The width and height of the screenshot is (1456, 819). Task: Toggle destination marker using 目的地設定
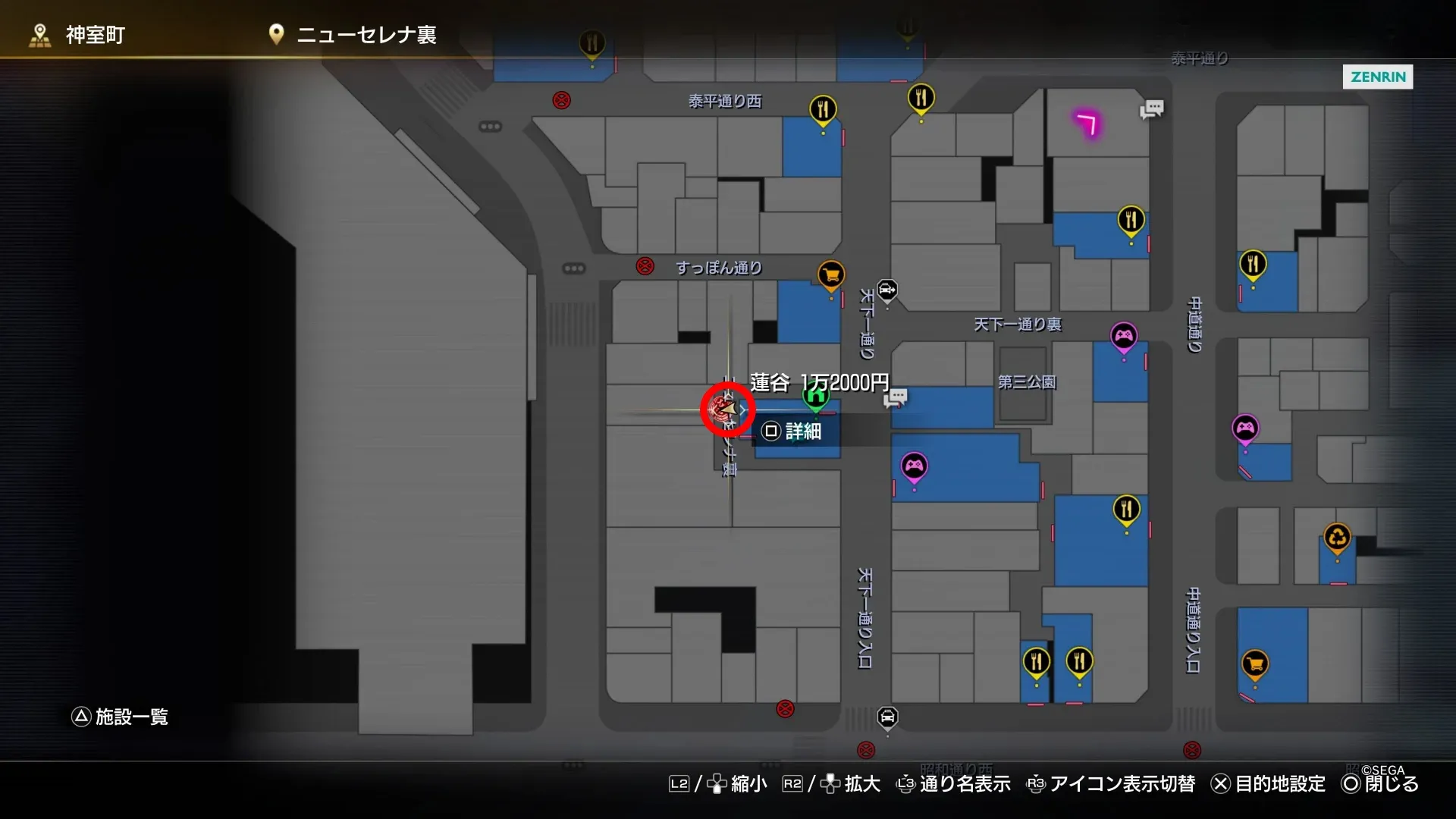click(1280, 784)
